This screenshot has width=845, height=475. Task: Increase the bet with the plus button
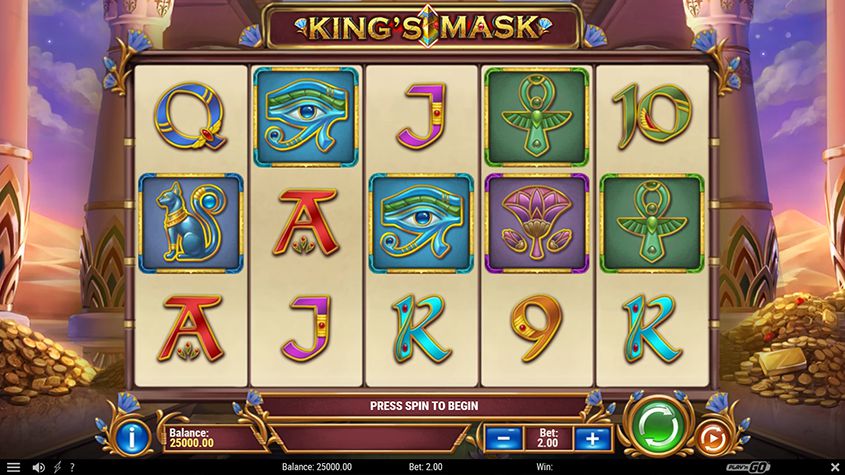(x=593, y=438)
